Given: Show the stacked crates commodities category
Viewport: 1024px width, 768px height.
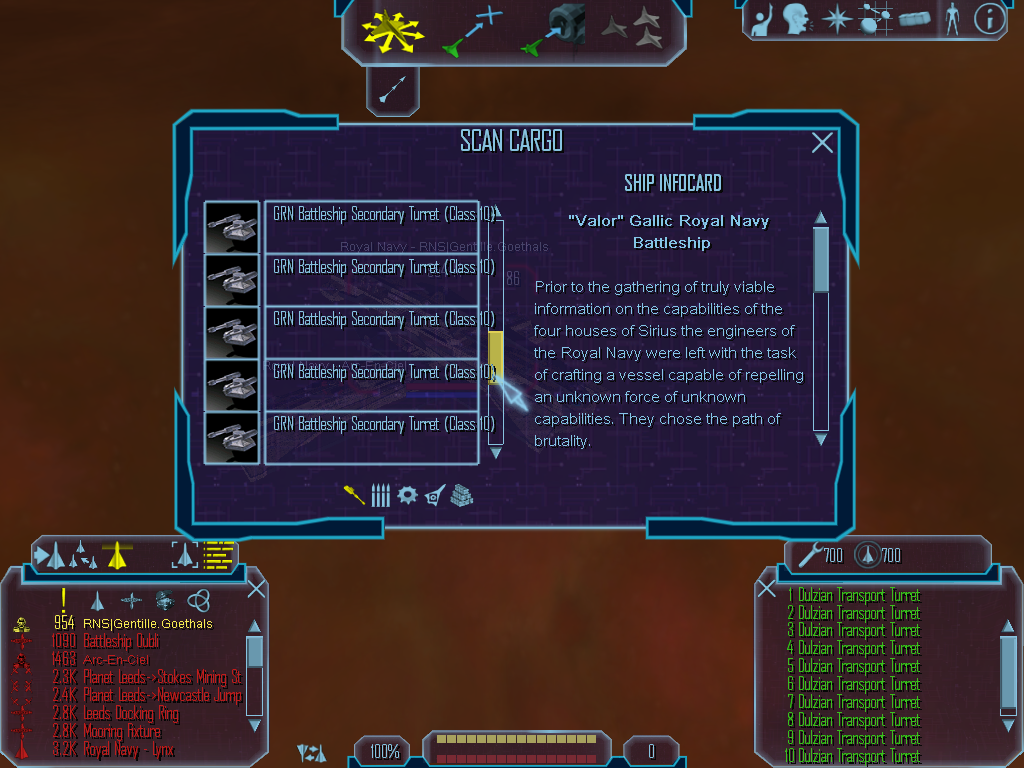Looking at the screenshot, I should pos(461,495).
